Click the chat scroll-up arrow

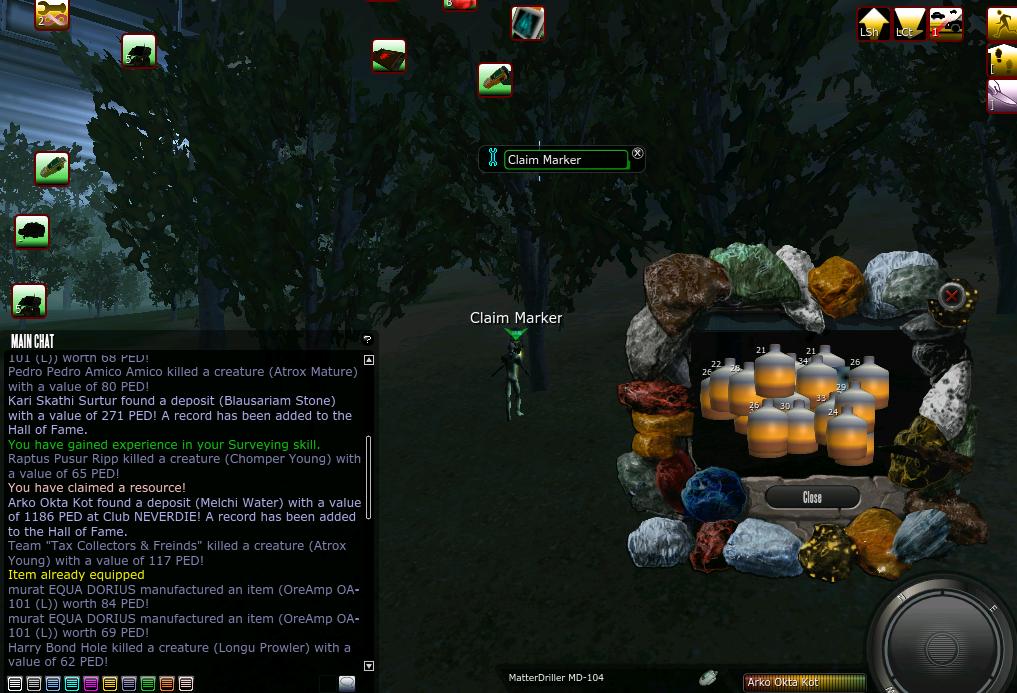[x=369, y=360]
